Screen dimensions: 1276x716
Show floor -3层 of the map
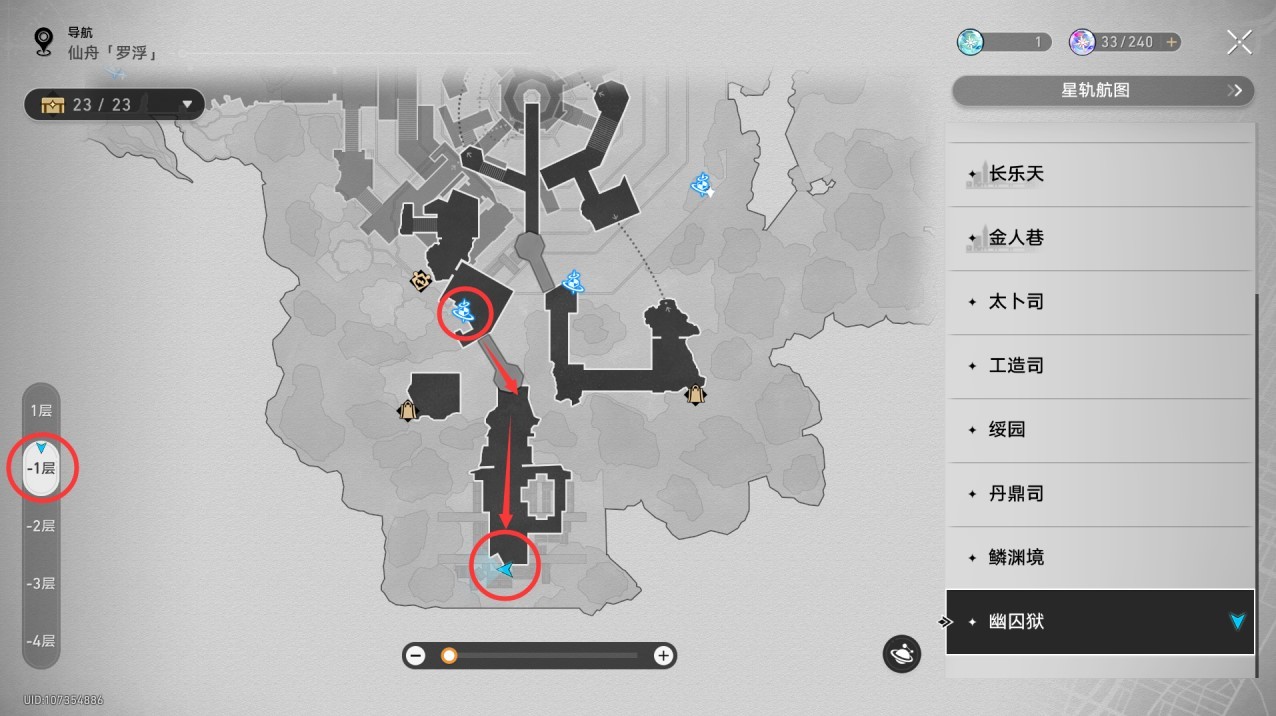[x=41, y=584]
